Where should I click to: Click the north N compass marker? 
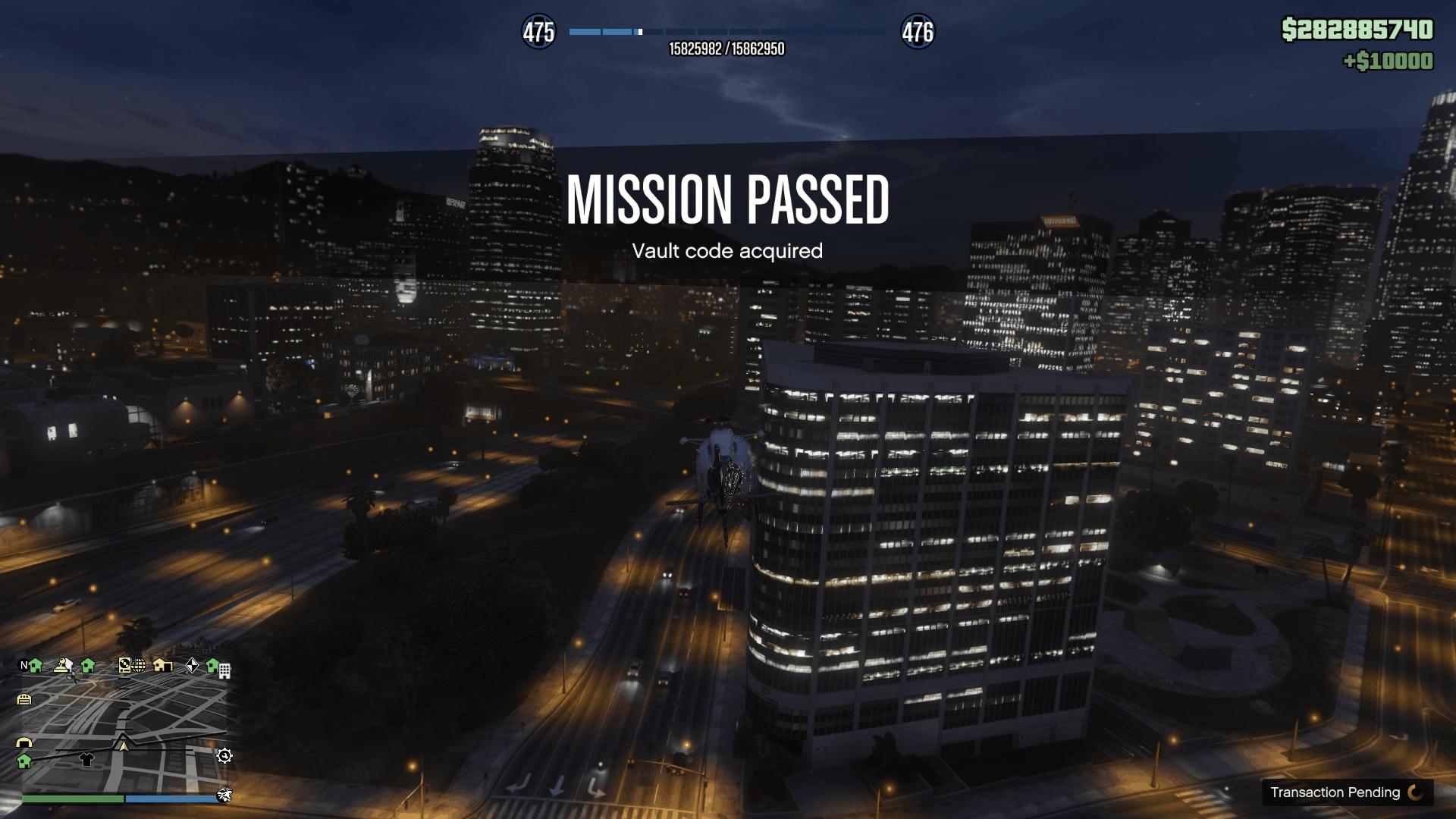pos(24,665)
